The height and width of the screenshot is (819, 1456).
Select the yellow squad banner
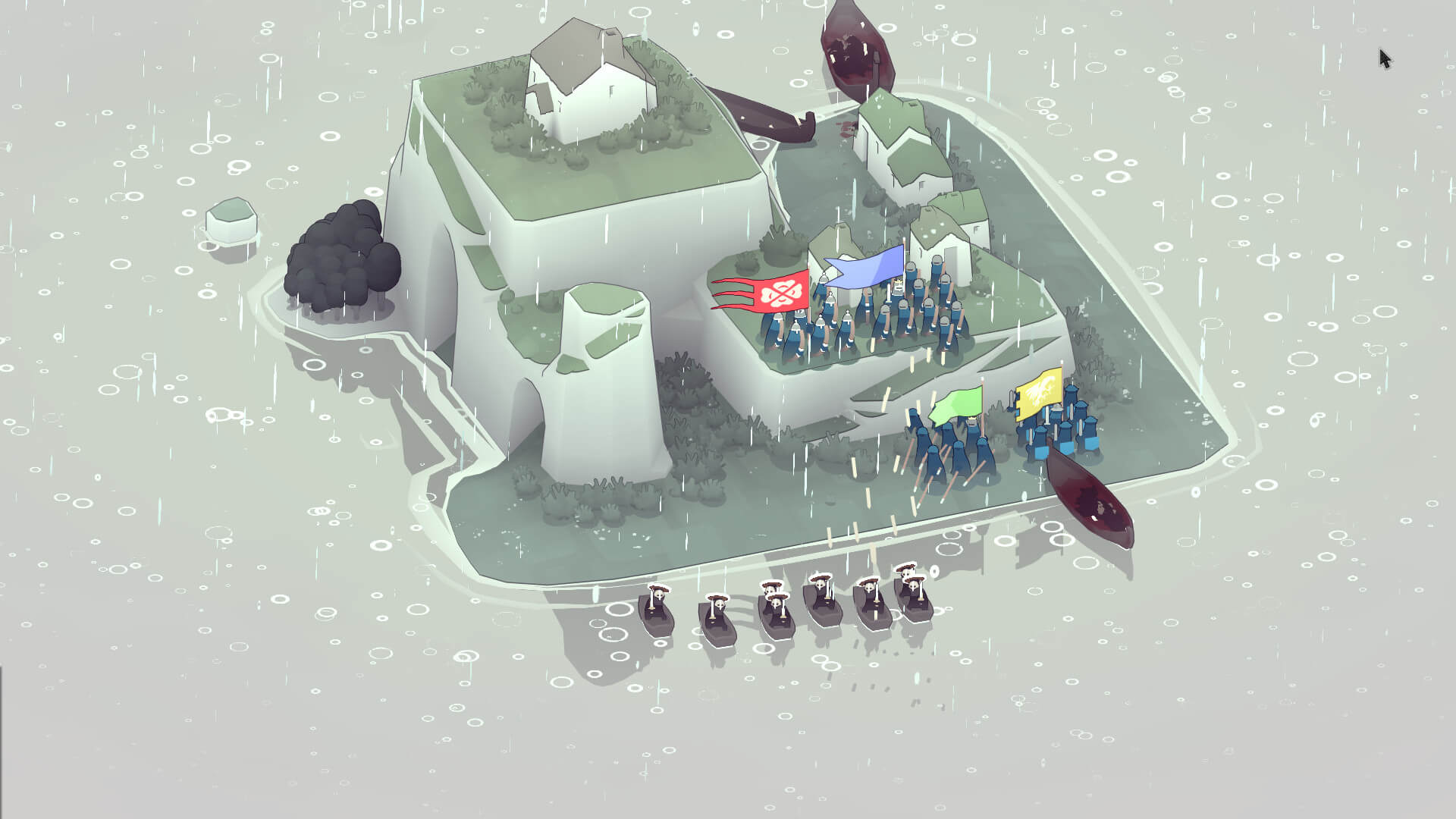tap(1040, 392)
